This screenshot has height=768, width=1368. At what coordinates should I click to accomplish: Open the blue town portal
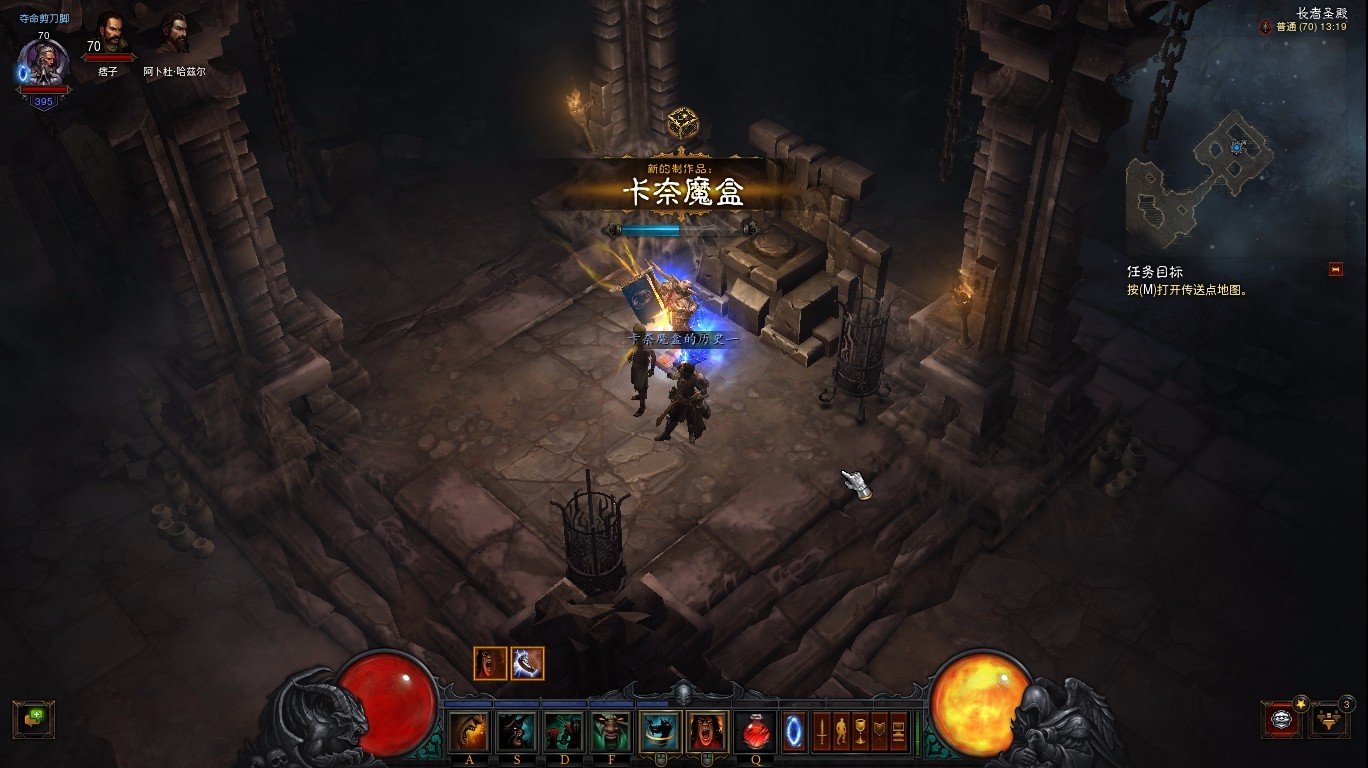[x=794, y=732]
